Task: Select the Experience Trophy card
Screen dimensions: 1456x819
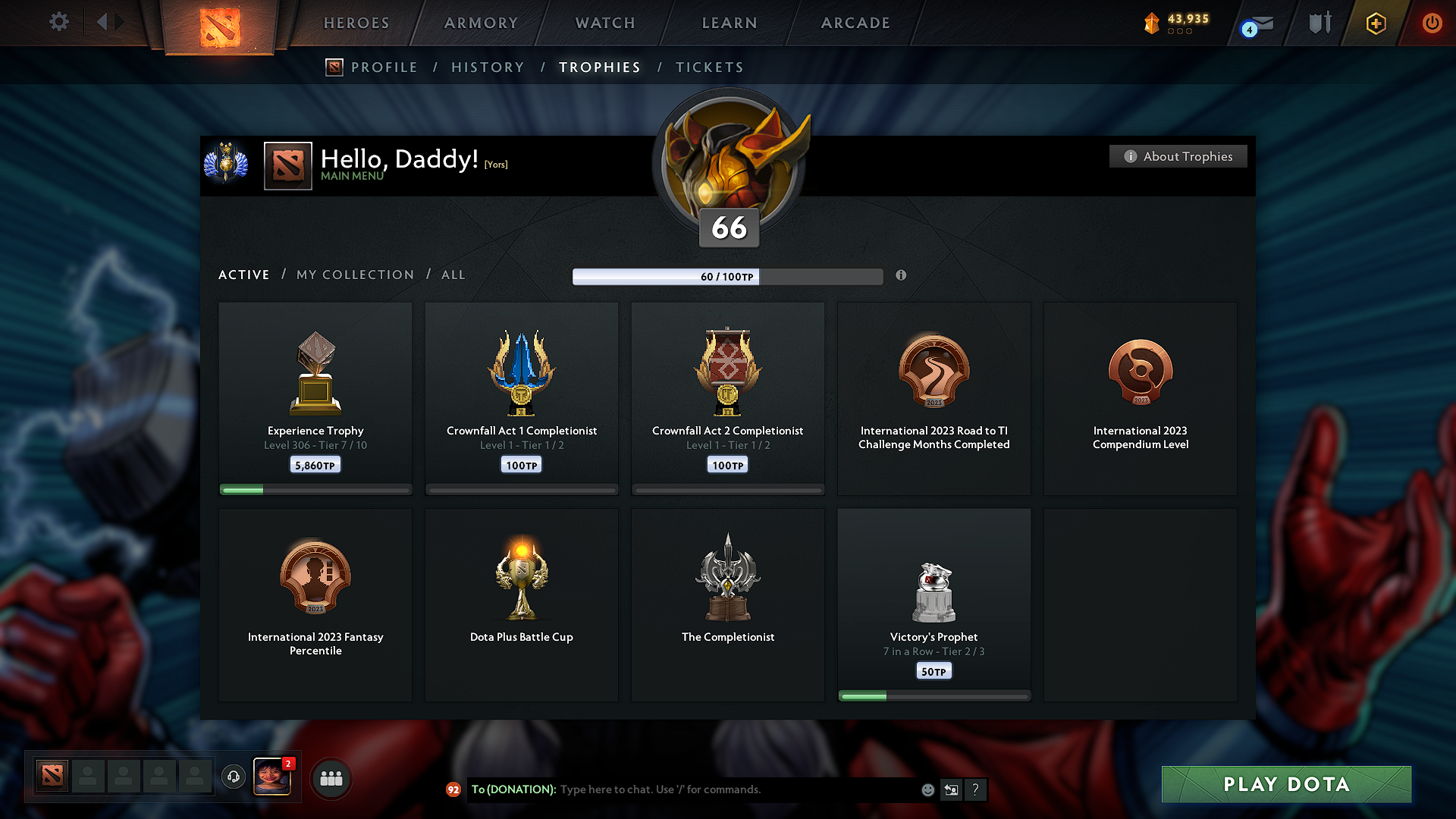Action: tap(315, 397)
